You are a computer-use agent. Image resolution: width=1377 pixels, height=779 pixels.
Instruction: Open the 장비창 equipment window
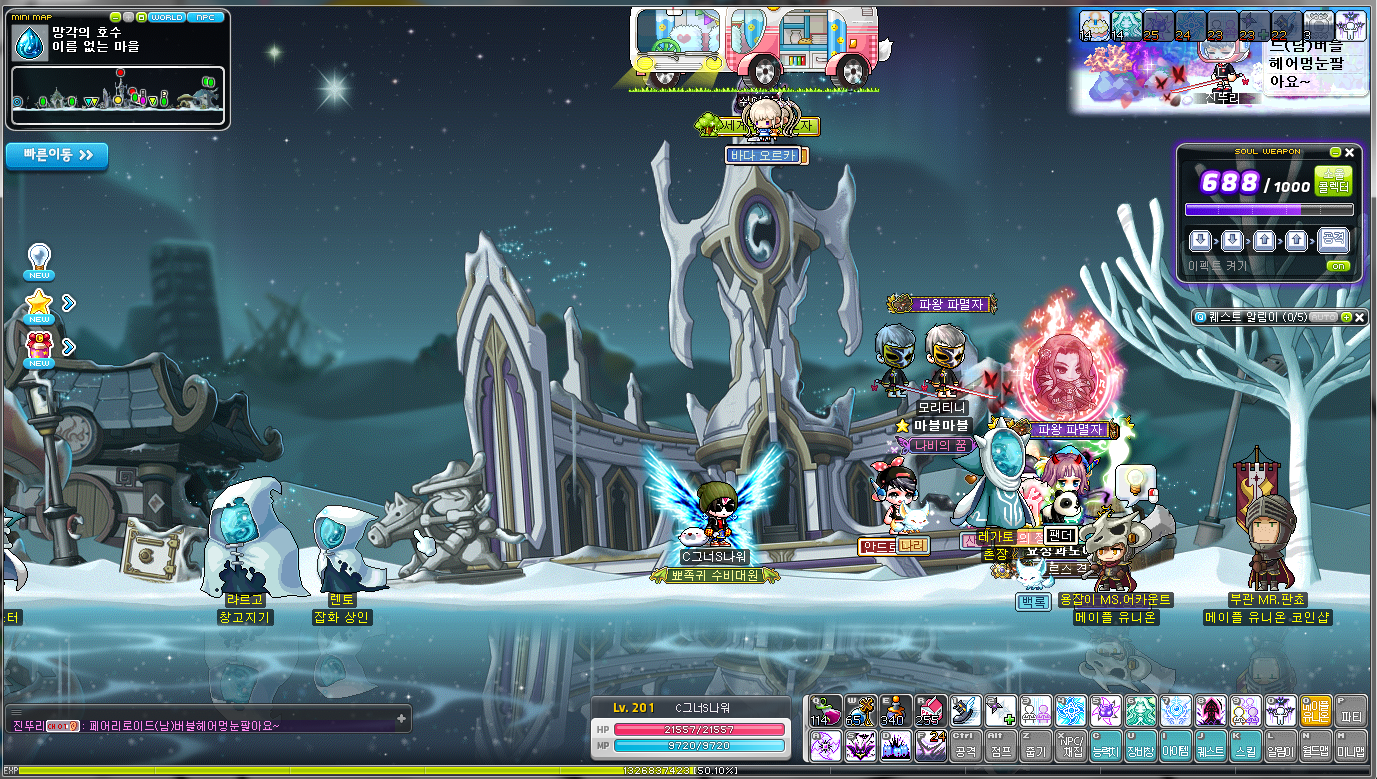(1139, 745)
